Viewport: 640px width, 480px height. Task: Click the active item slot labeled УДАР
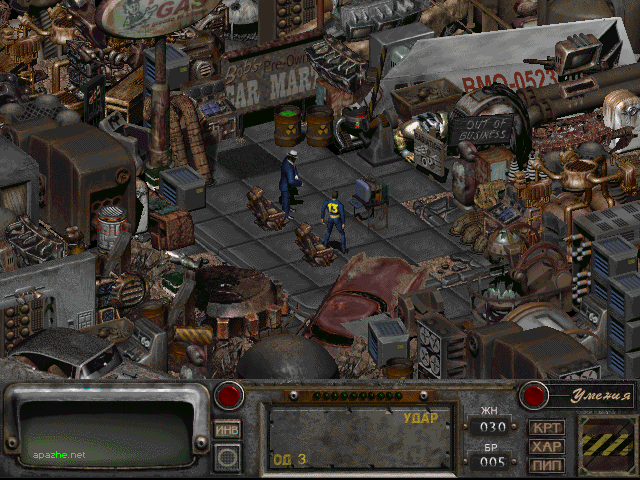tap(355, 438)
